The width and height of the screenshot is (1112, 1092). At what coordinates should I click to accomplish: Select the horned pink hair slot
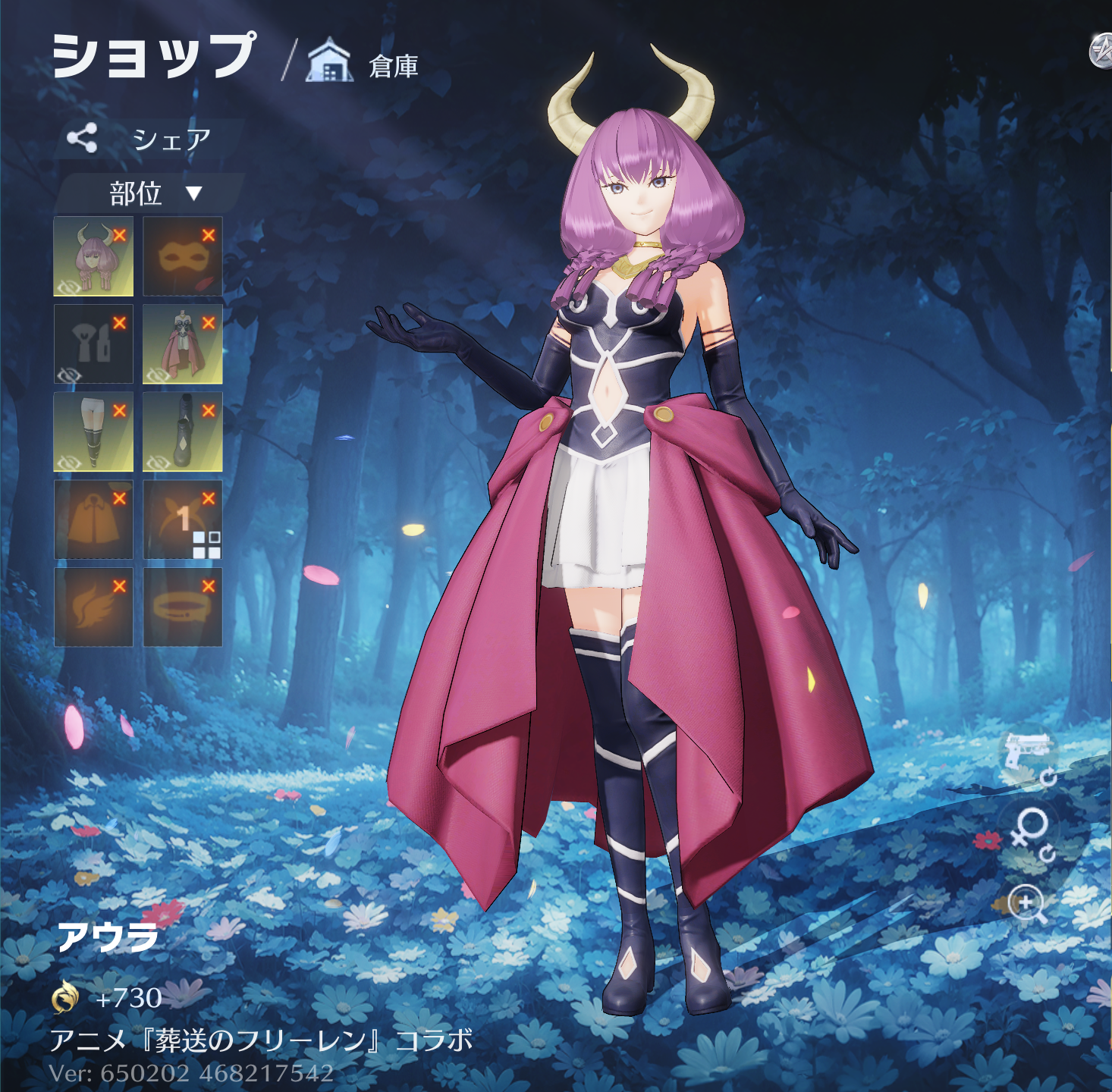tap(93, 256)
